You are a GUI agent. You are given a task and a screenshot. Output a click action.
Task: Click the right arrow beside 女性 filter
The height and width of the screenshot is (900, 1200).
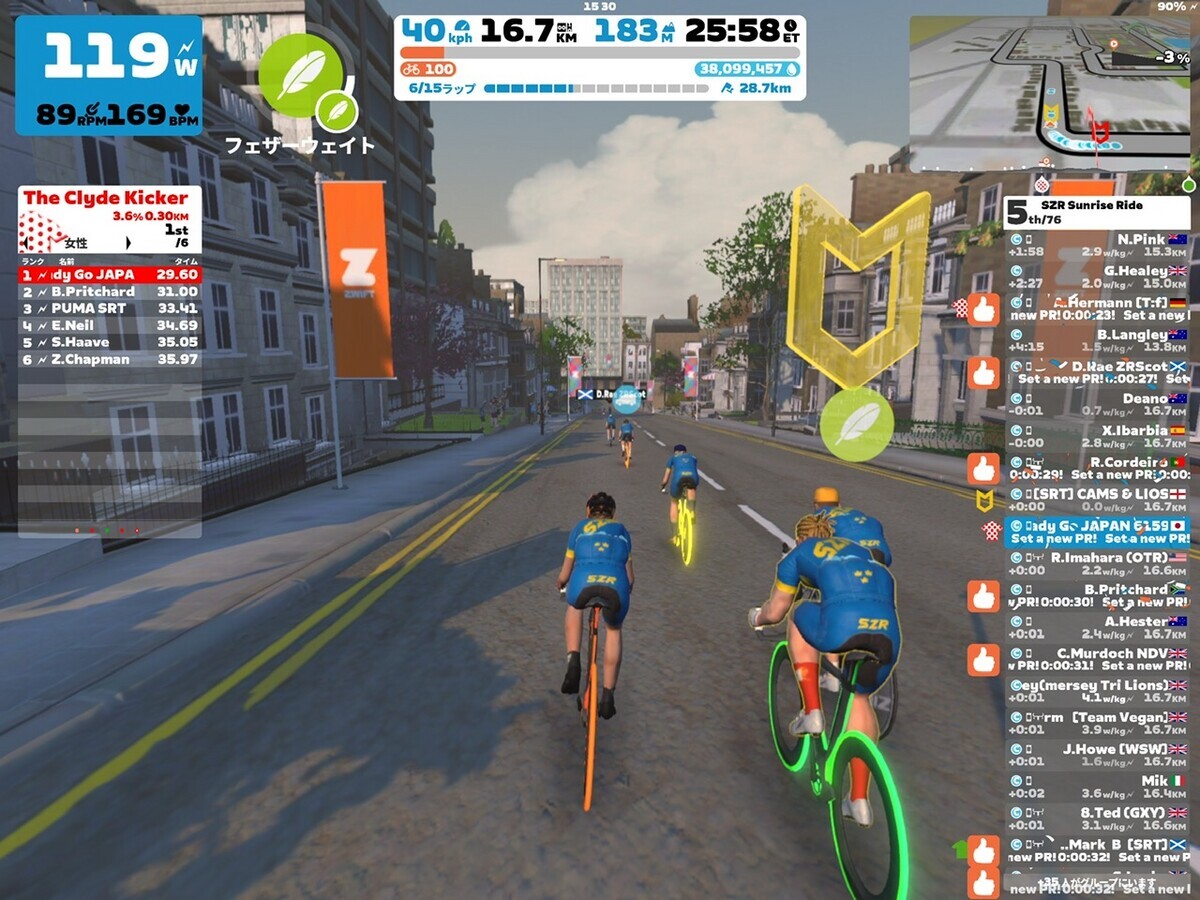(128, 243)
